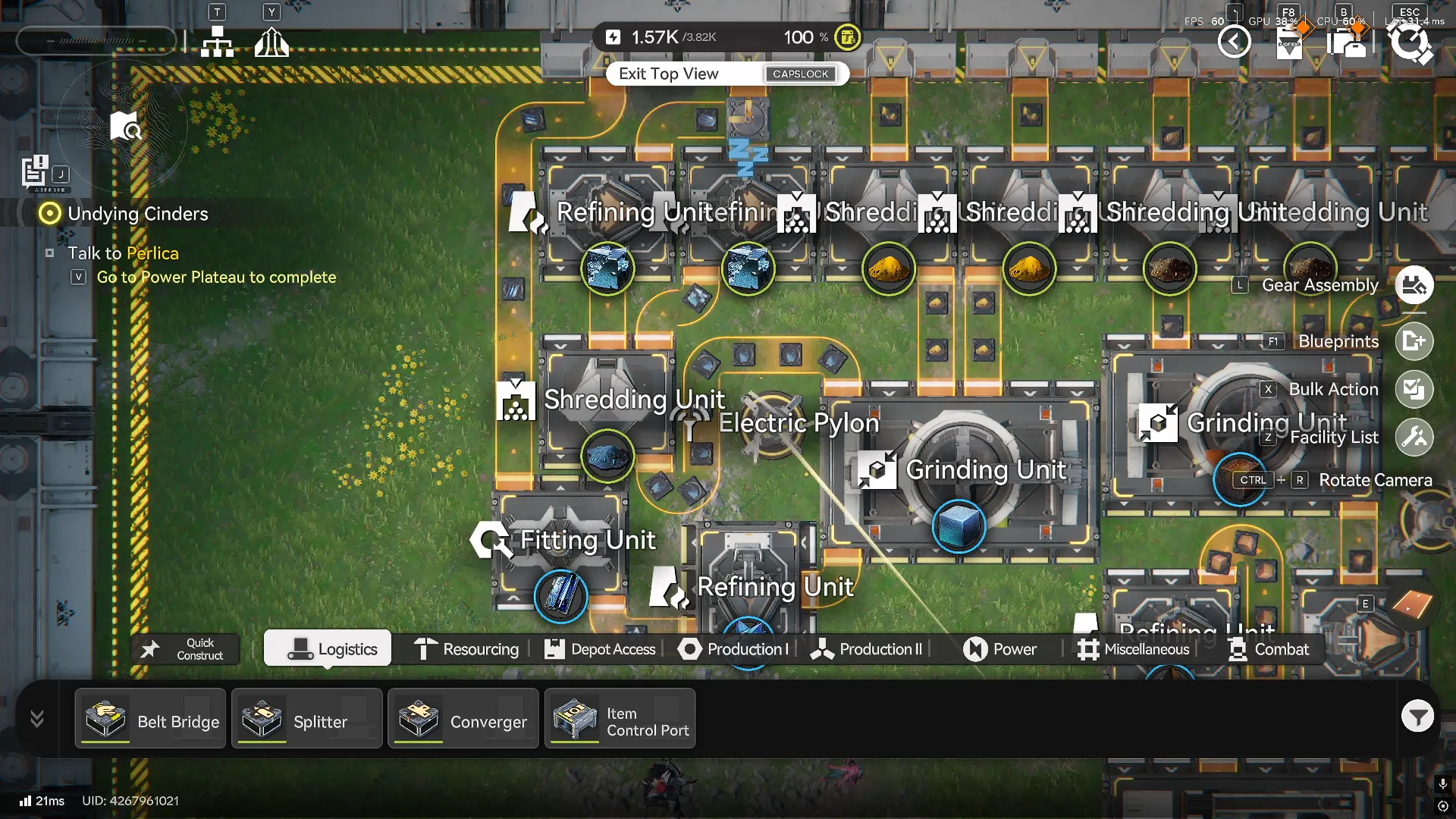The image size is (1456, 819).
Task: Select the Belt Bridge item
Action: click(149, 718)
